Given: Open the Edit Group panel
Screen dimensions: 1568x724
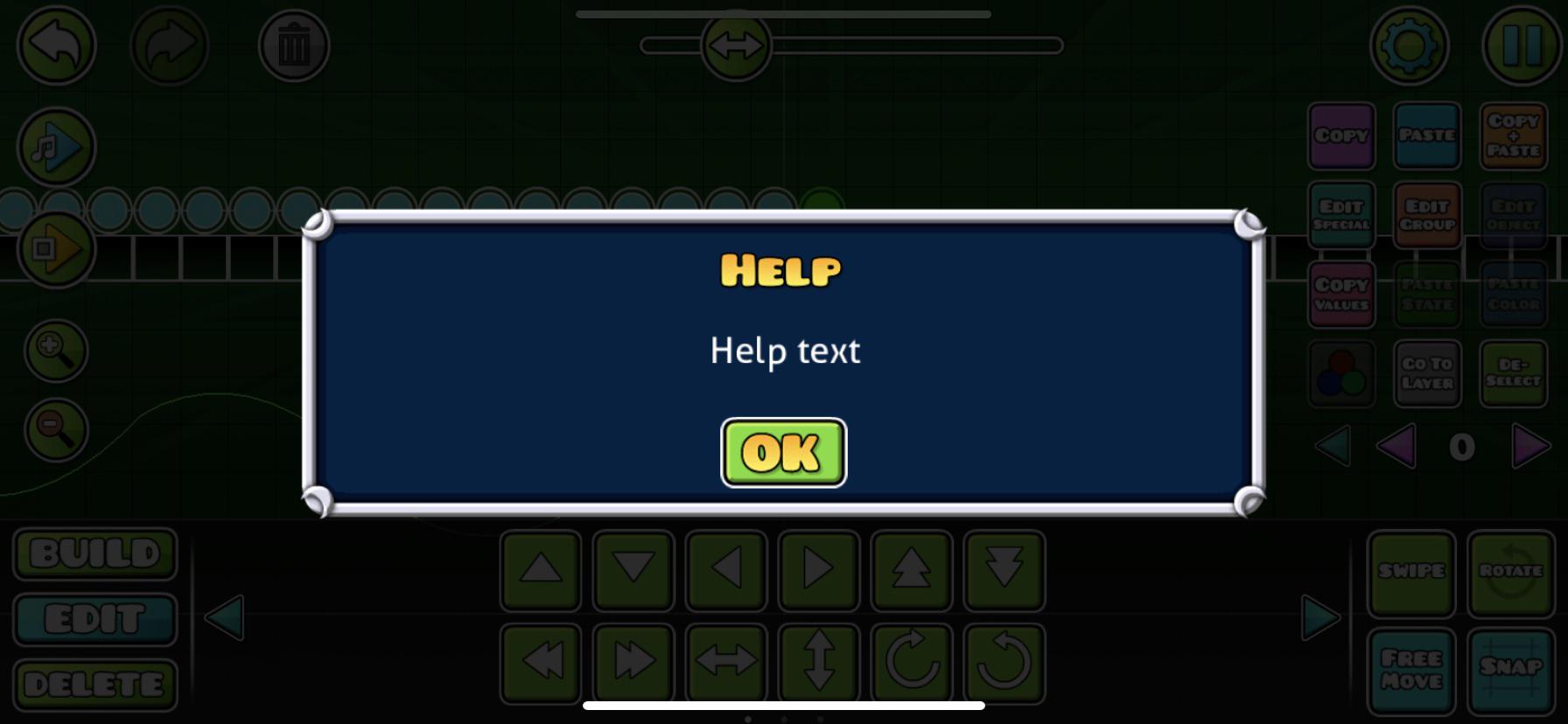Looking at the screenshot, I should coord(1427,214).
